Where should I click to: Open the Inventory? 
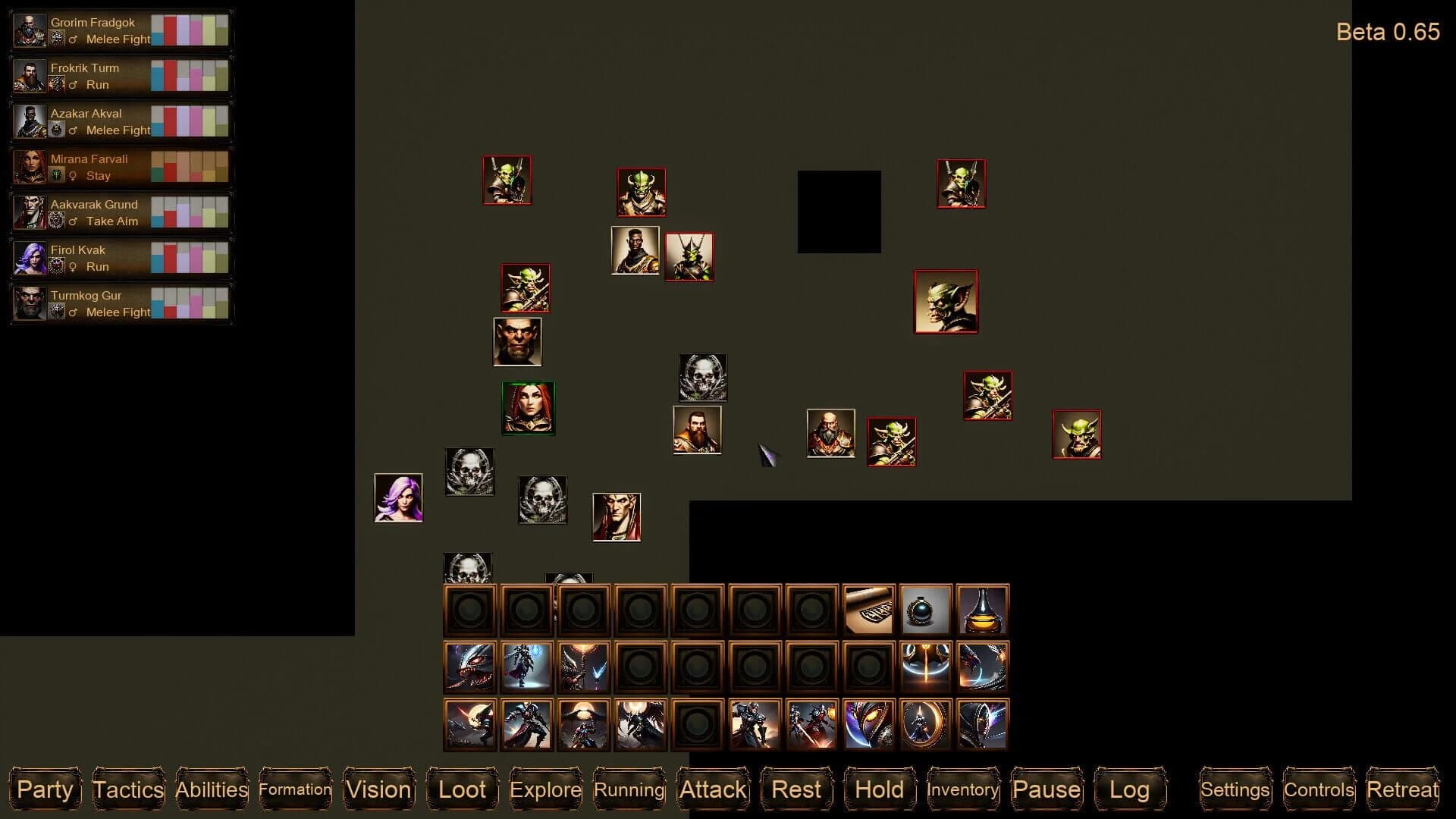click(x=963, y=789)
